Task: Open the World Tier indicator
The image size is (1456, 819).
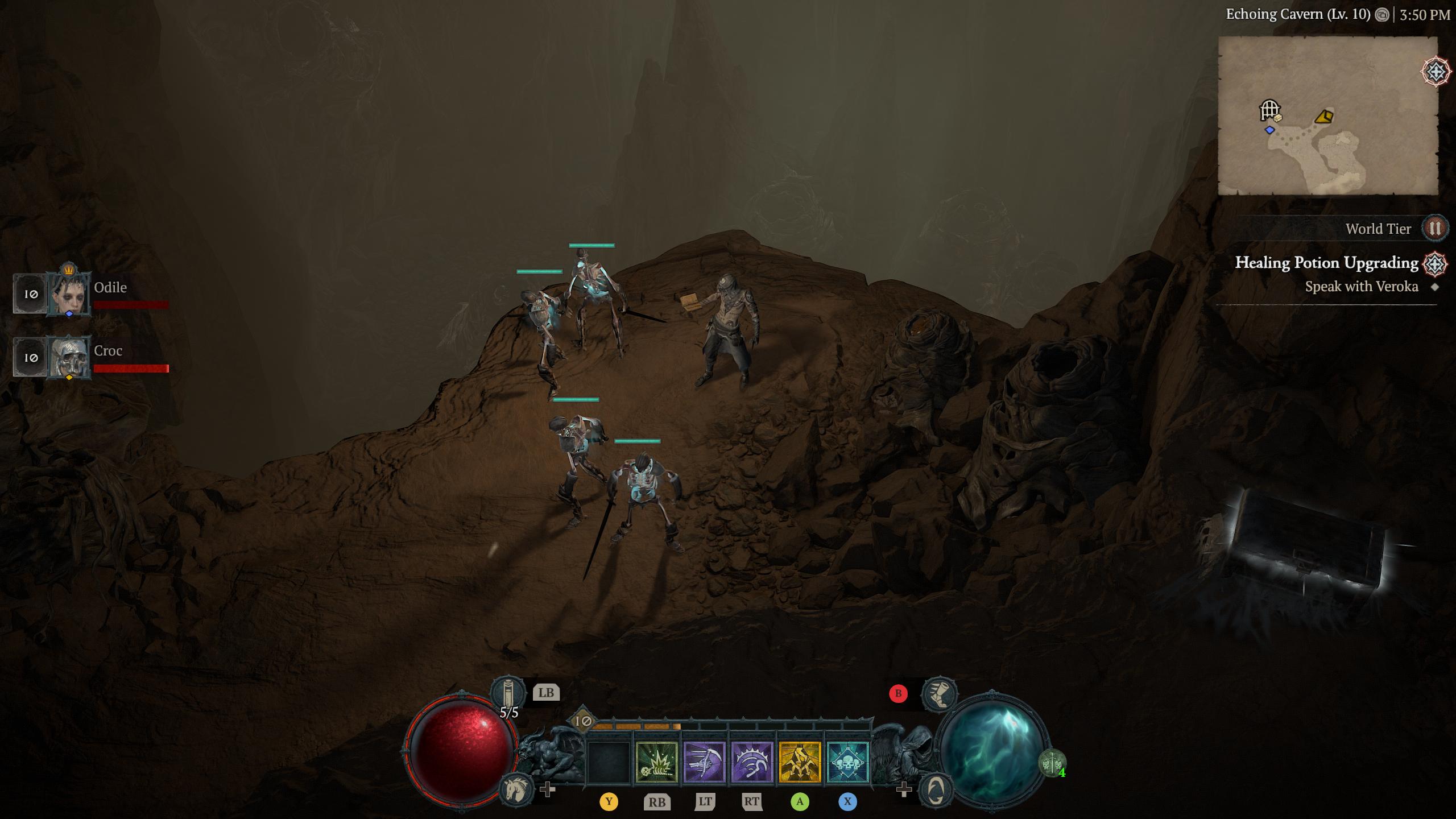Action: click(x=1434, y=229)
